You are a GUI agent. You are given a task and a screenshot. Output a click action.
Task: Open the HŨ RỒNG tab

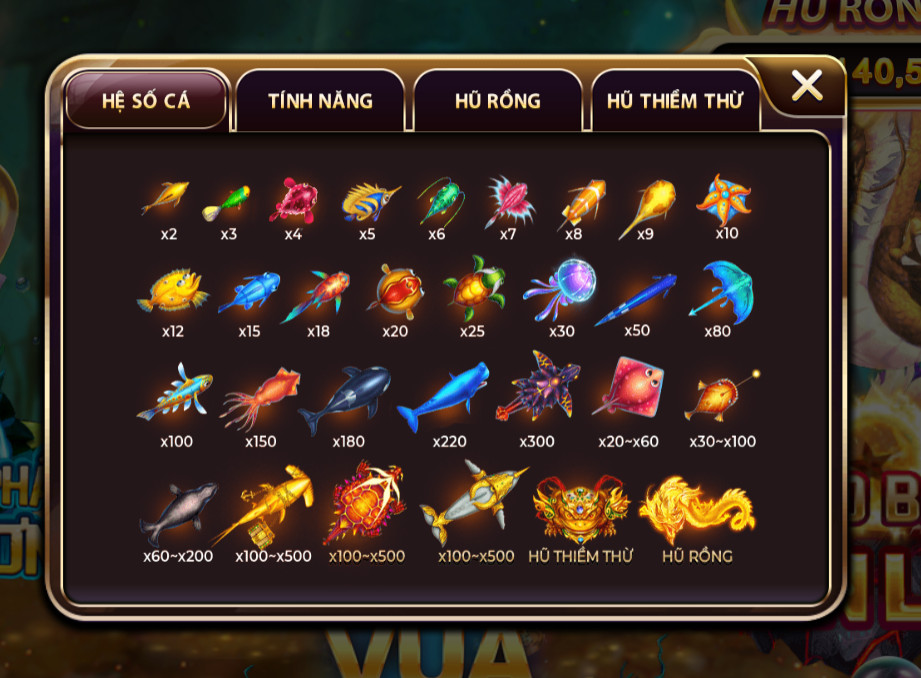pyautogui.click(x=497, y=100)
